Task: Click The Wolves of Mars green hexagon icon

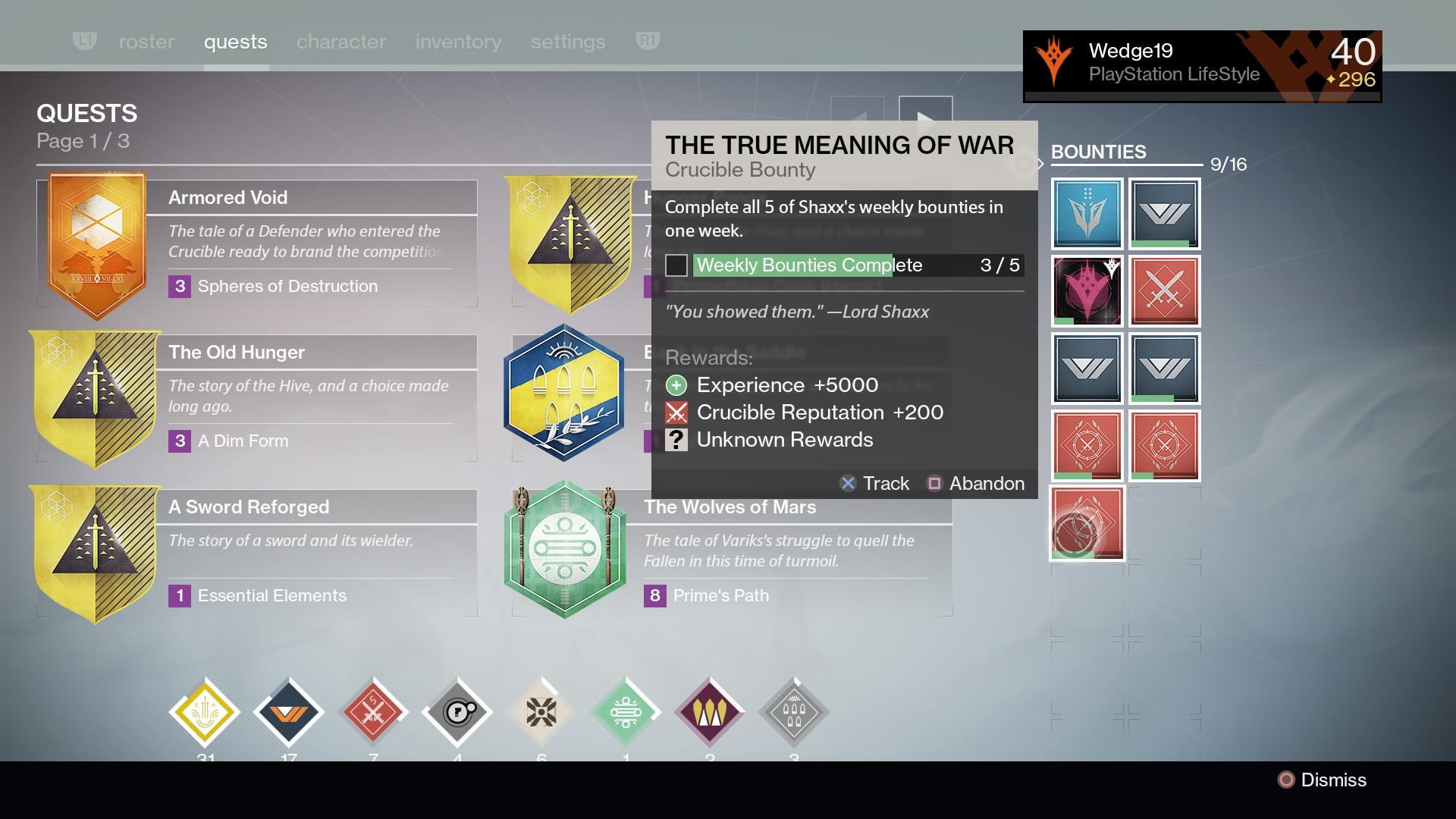Action: click(565, 549)
